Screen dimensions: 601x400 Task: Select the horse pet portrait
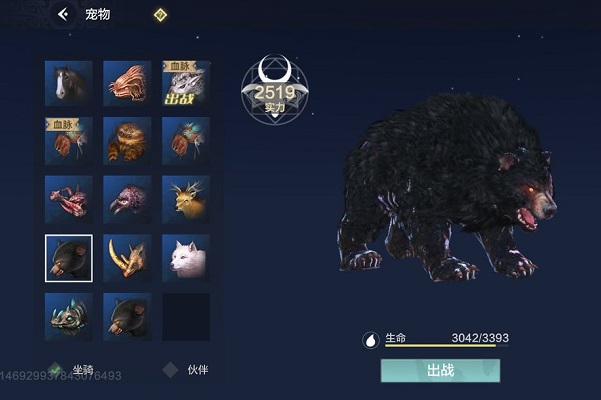tap(69, 84)
